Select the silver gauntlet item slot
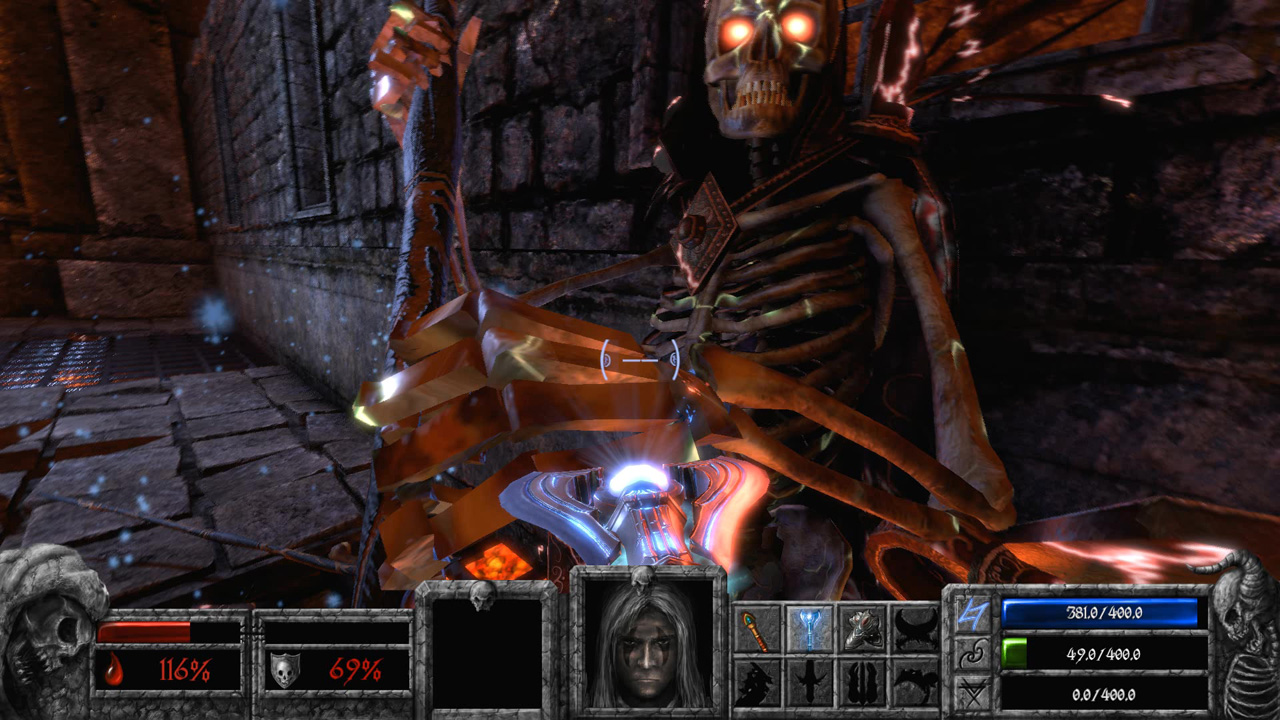The height and width of the screenshot is (720, 1280). 864,628
